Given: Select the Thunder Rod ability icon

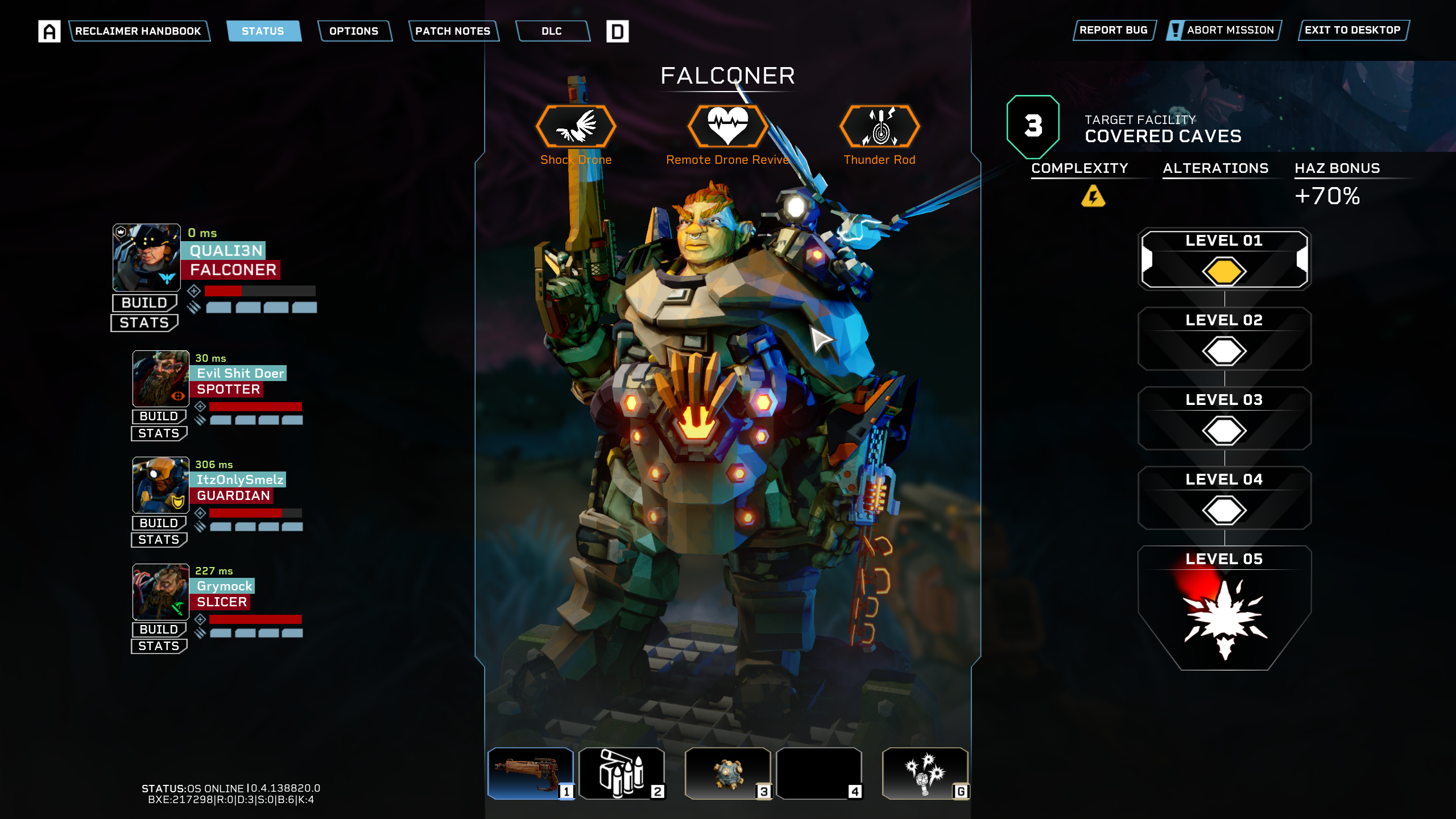Looking at the screenshot, I should point(879,126).
